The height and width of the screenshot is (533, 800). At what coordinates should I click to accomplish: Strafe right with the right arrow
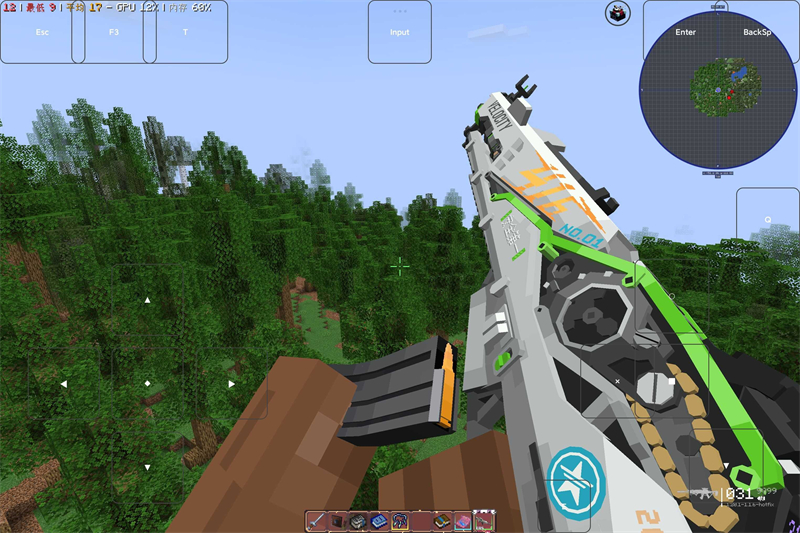231,383
